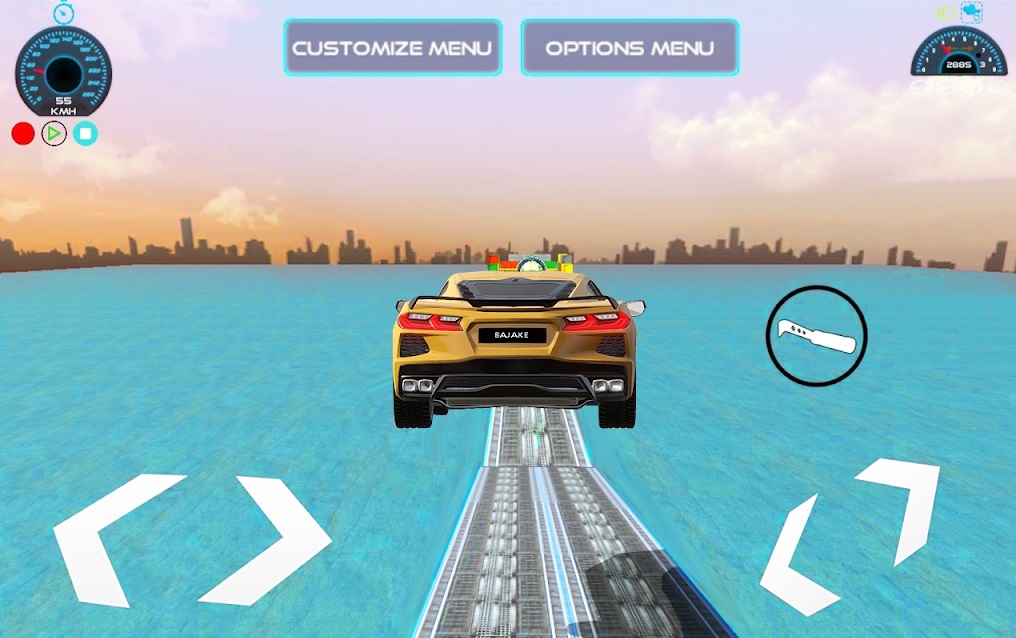The height and width of the screenshot is (638, 1016).
Task: Activate the handbrake lever button
Action: click(x=816, y=336)
